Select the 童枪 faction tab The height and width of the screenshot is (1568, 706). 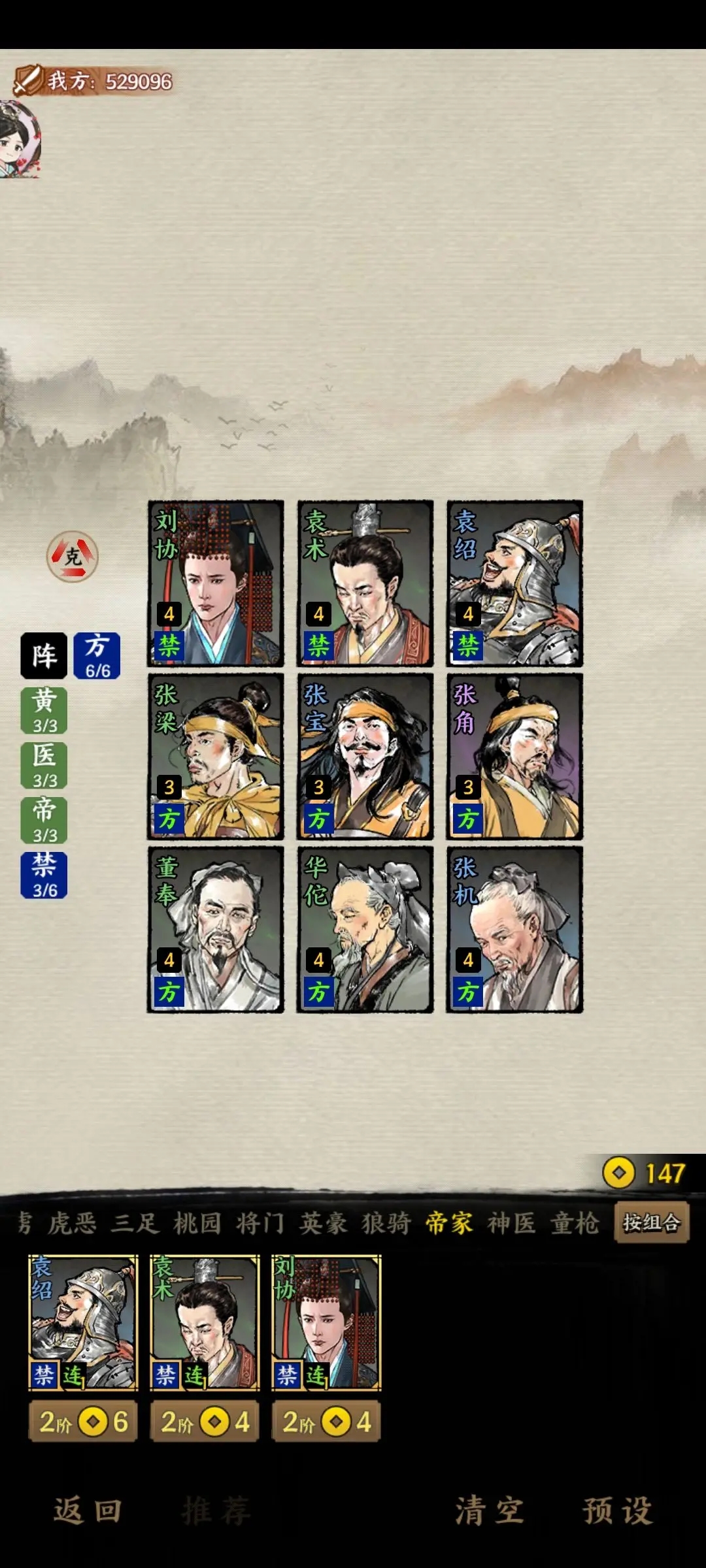tap(575, 1223)
